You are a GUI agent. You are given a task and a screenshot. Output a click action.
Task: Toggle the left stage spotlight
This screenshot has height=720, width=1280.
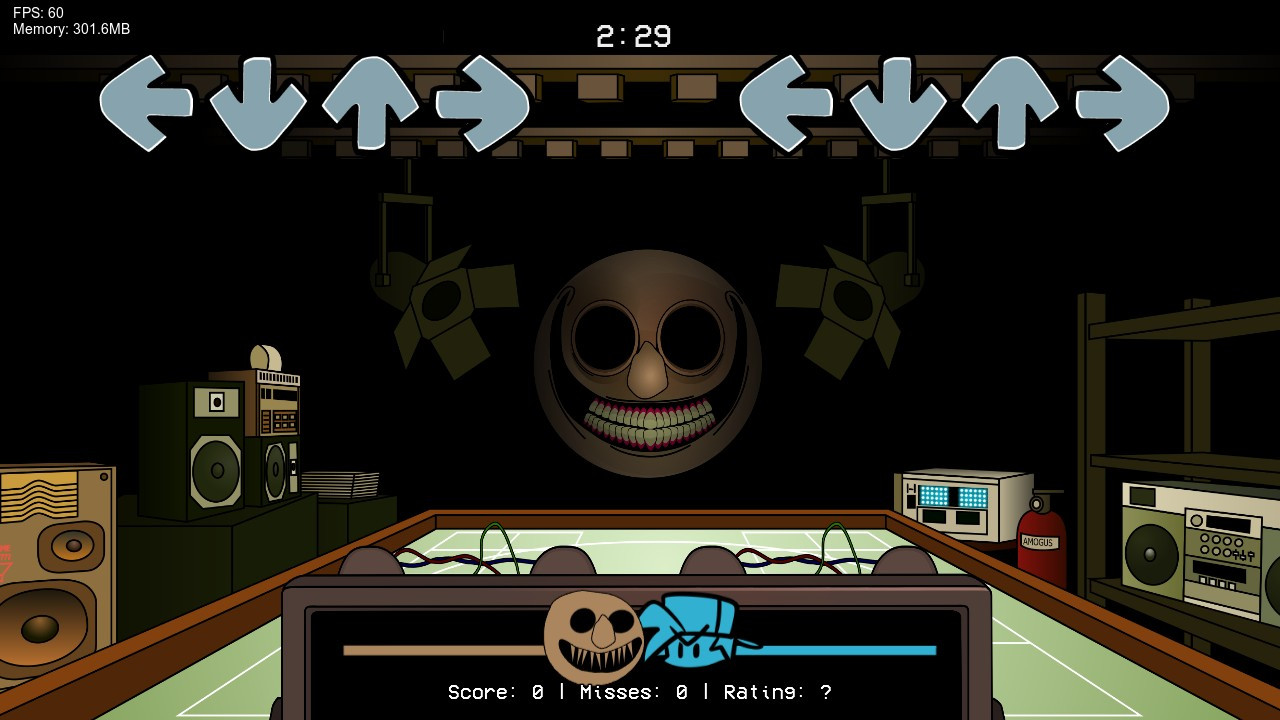click(x=440, y=300)
